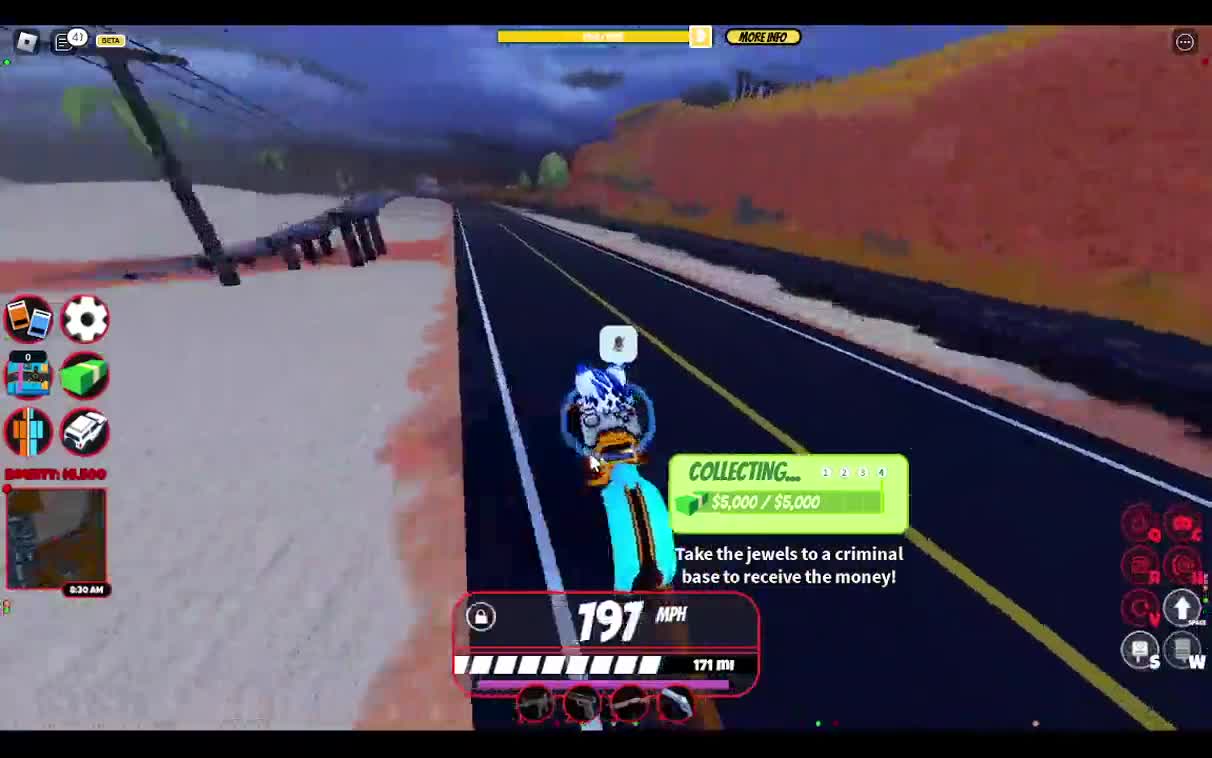Open the orange and blue cards icon
This screenshot has width=1212, height=758.
pyautogui.click(x=28, y=320)
